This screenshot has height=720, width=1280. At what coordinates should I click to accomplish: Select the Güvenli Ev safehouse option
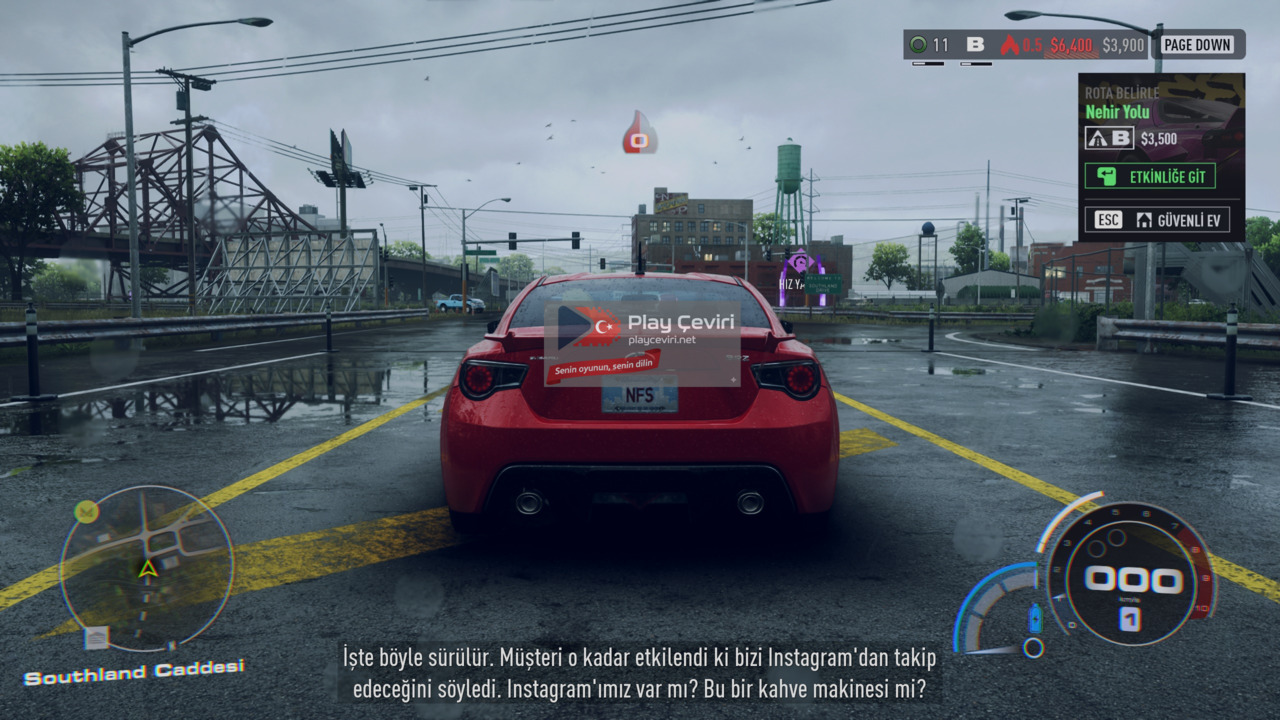[1157, 220]
